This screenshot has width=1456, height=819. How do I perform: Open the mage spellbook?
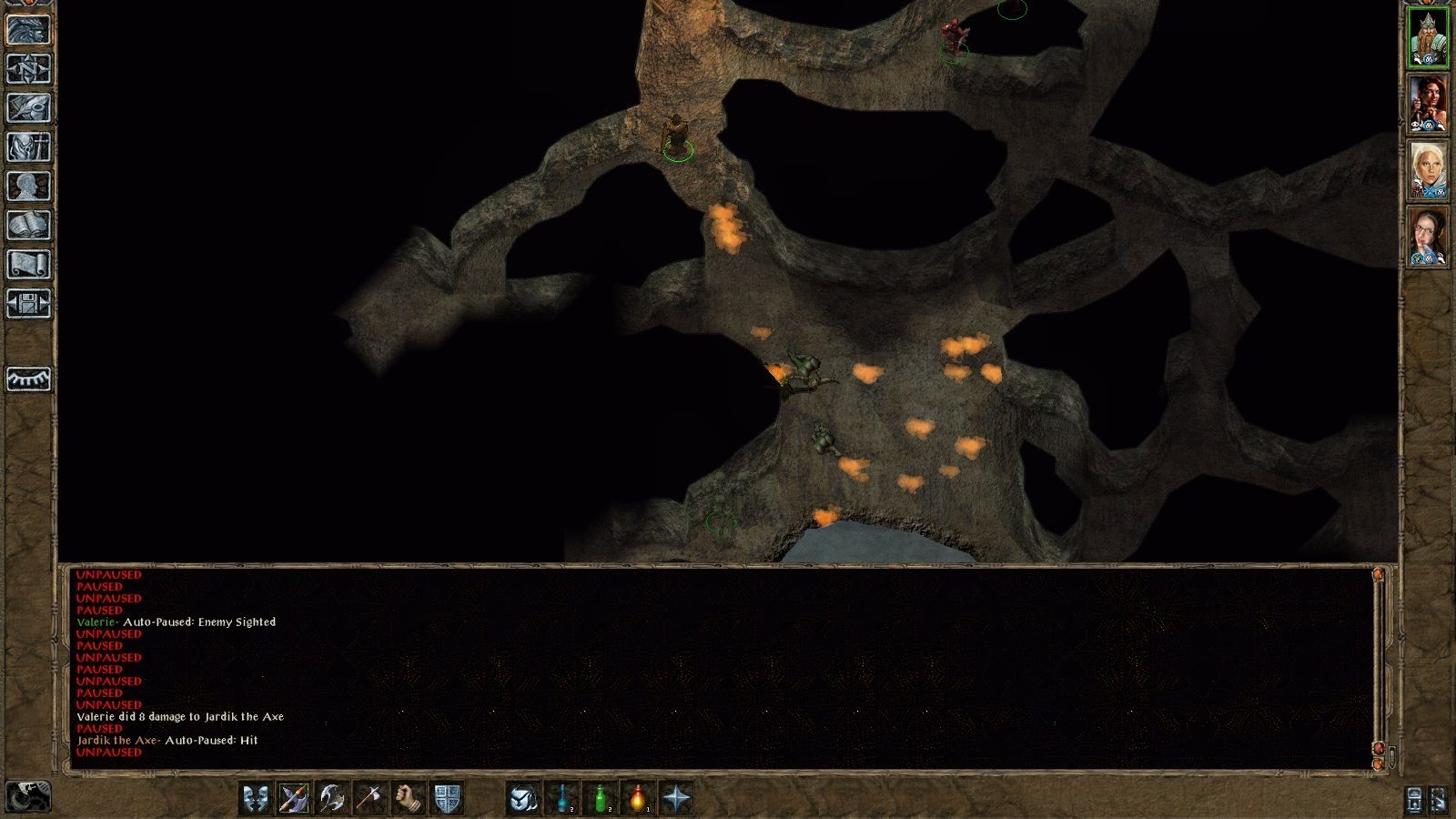(28, 225)
